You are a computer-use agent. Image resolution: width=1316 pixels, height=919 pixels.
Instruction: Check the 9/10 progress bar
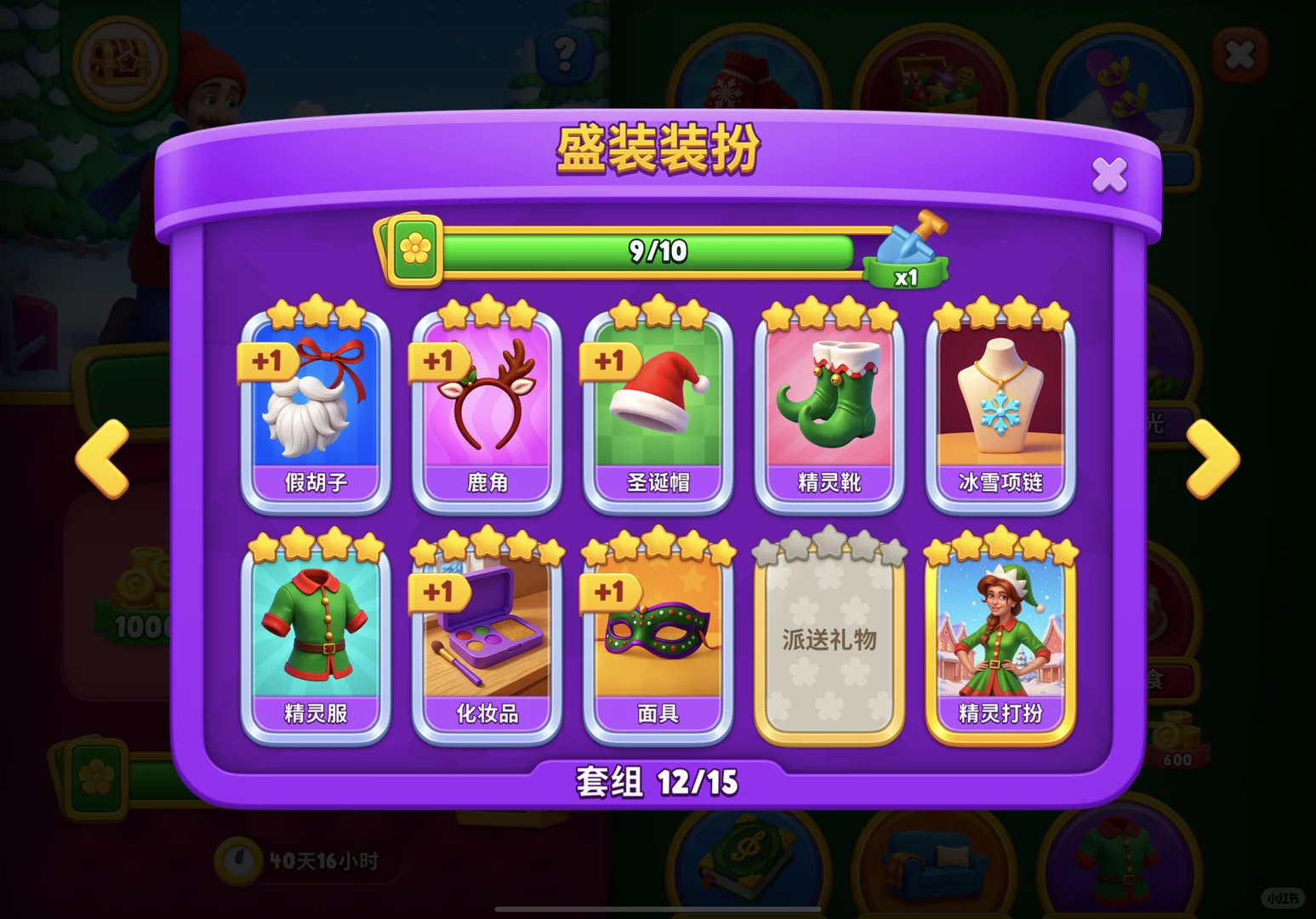(655, 251)
